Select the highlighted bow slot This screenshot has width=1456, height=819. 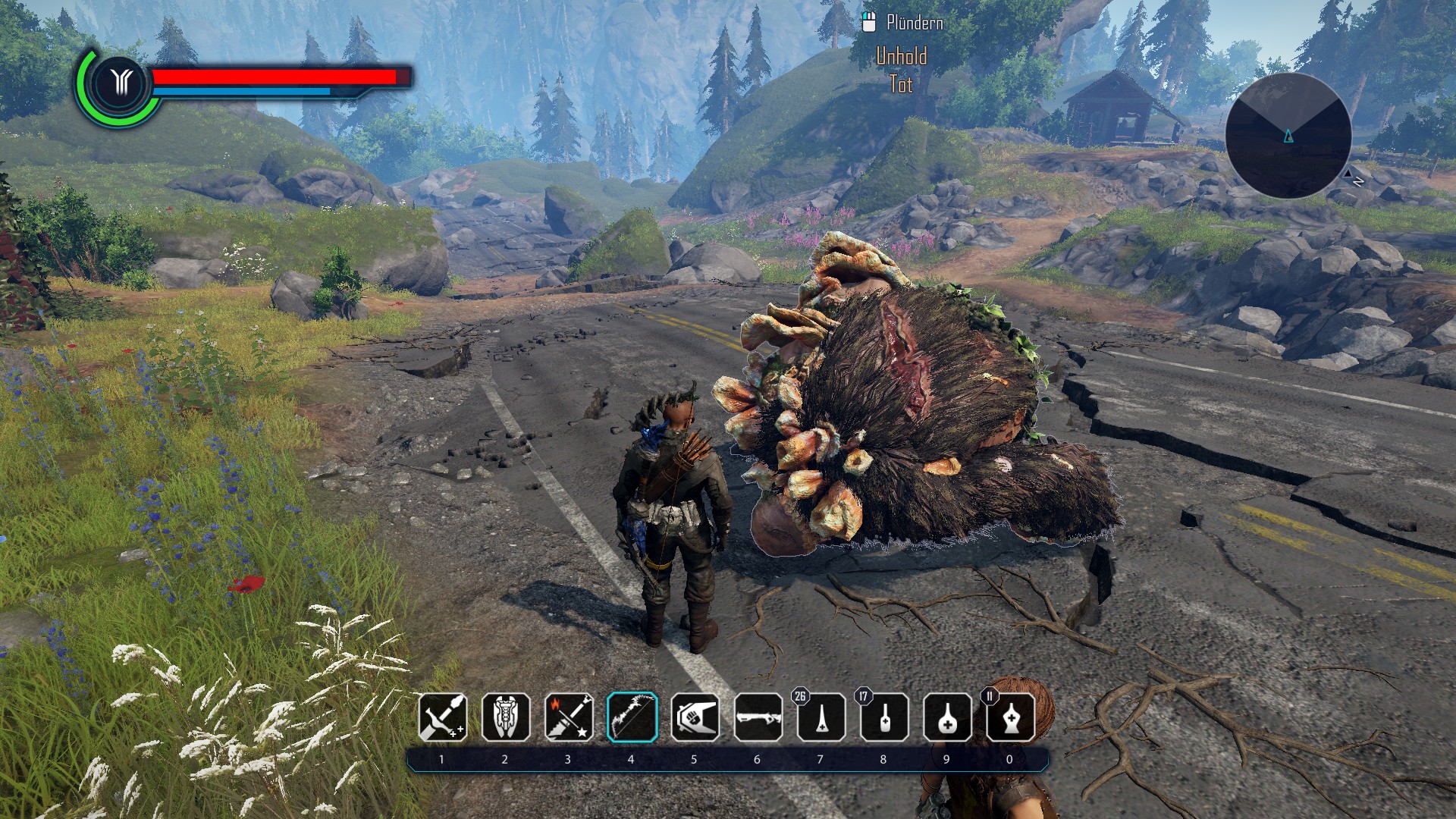632,717
